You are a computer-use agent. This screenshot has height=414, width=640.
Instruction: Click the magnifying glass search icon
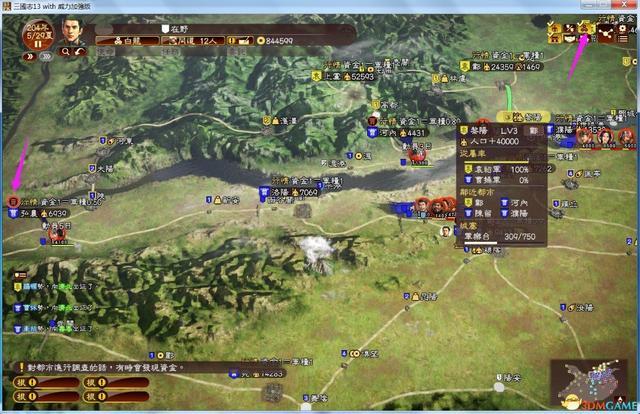click(64, 52)
